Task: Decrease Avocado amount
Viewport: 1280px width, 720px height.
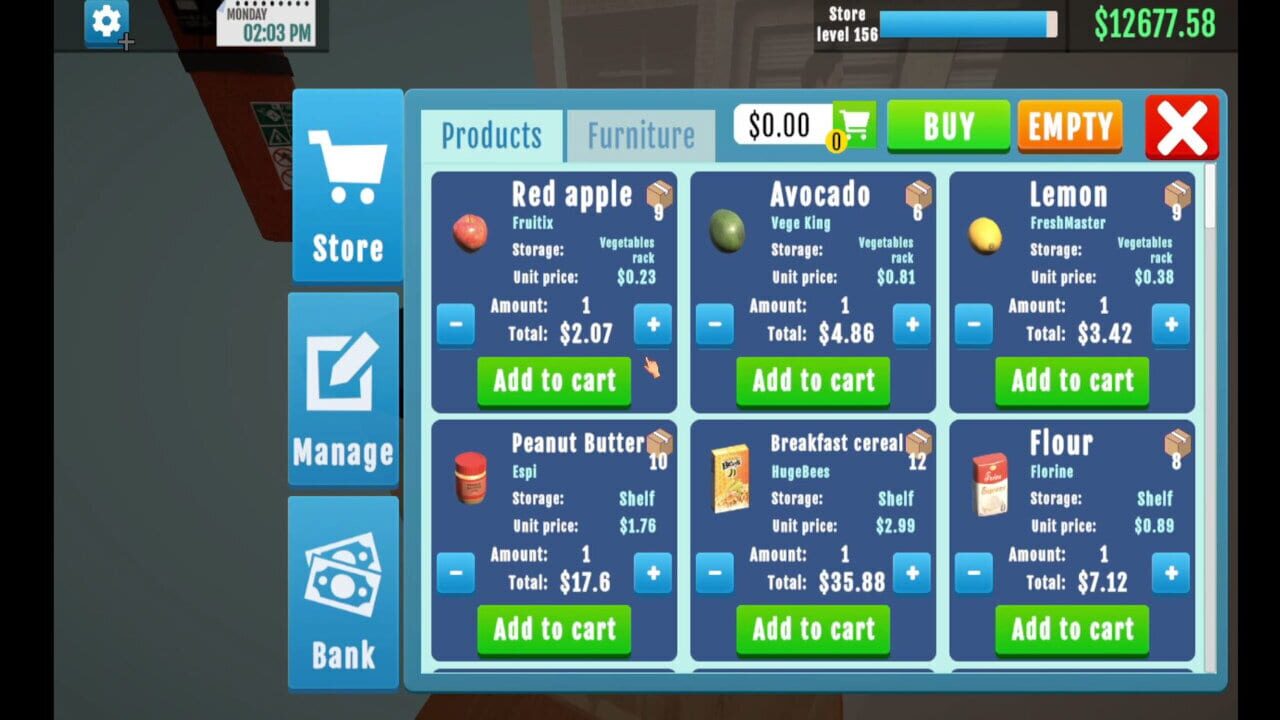Action: pos(714,325)
